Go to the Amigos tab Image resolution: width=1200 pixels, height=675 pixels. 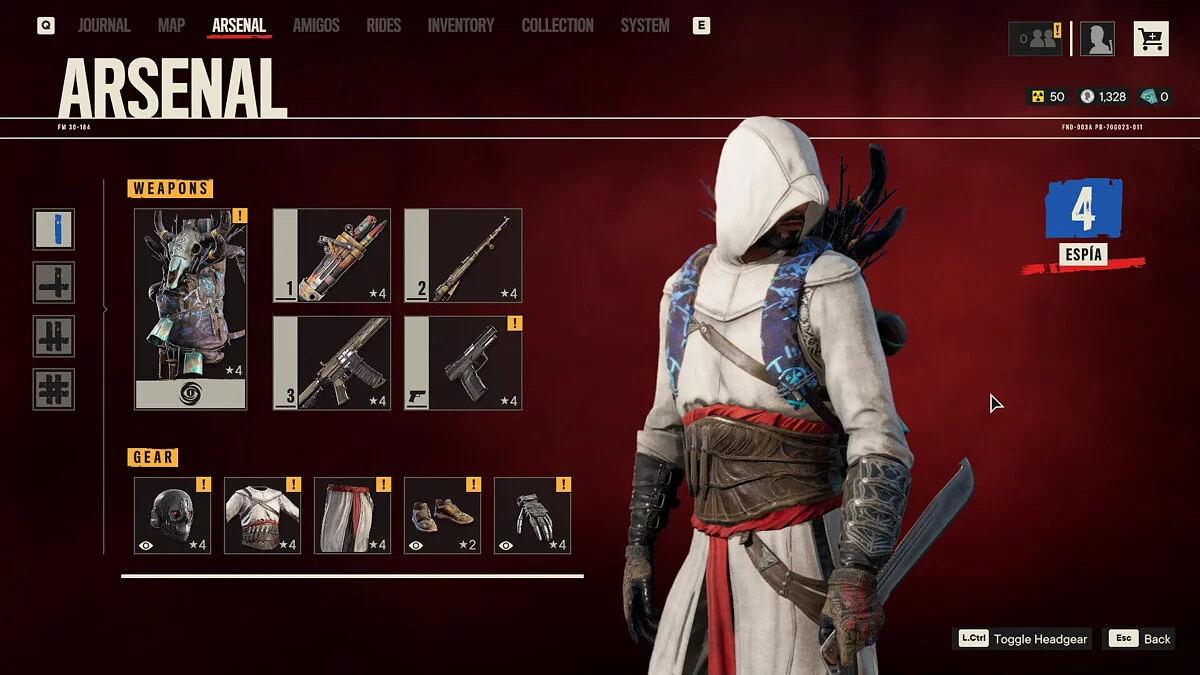pyautogui.click(x=316, y=26)
